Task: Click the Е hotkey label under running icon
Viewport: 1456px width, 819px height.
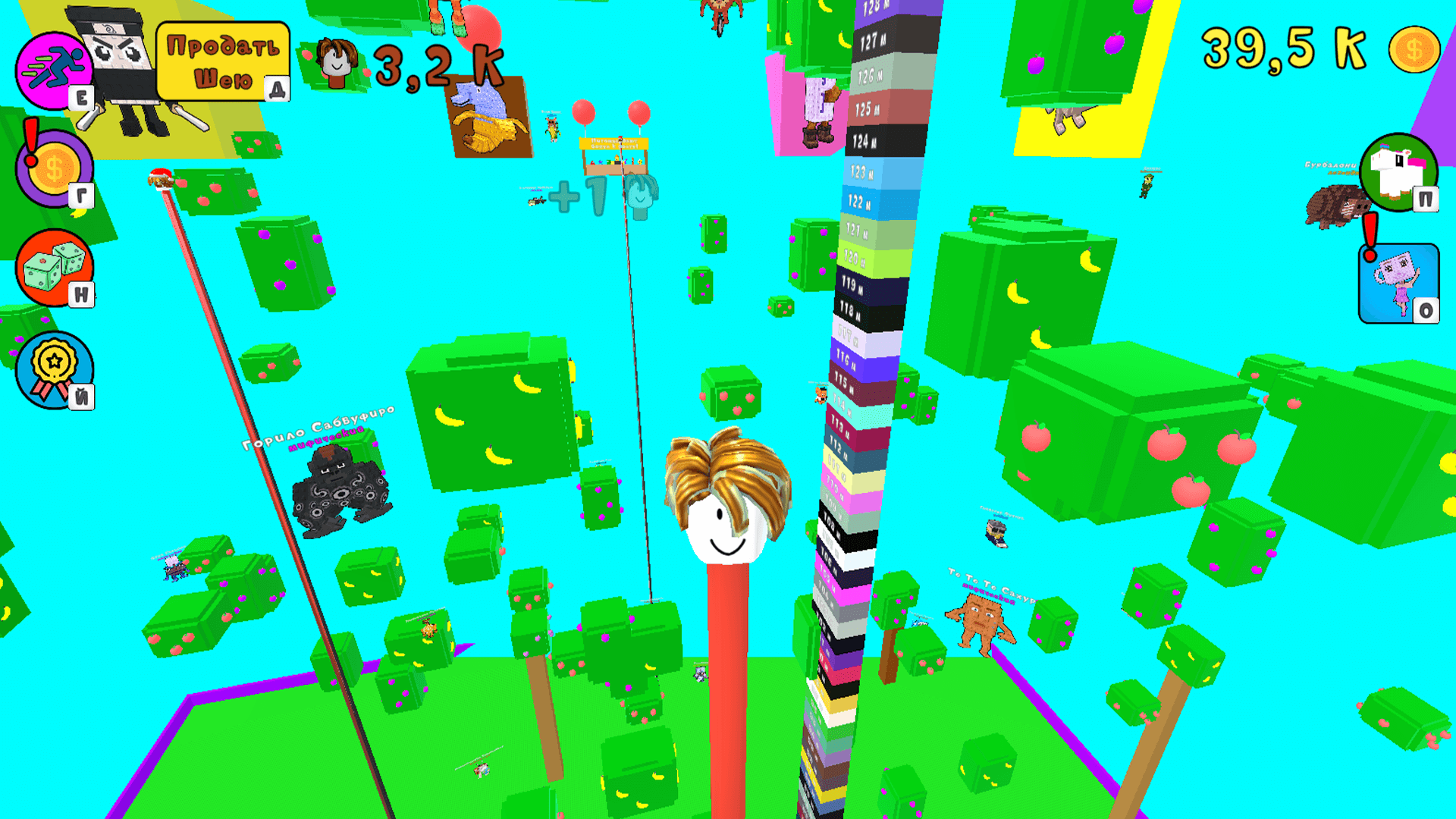Action: 83,97
